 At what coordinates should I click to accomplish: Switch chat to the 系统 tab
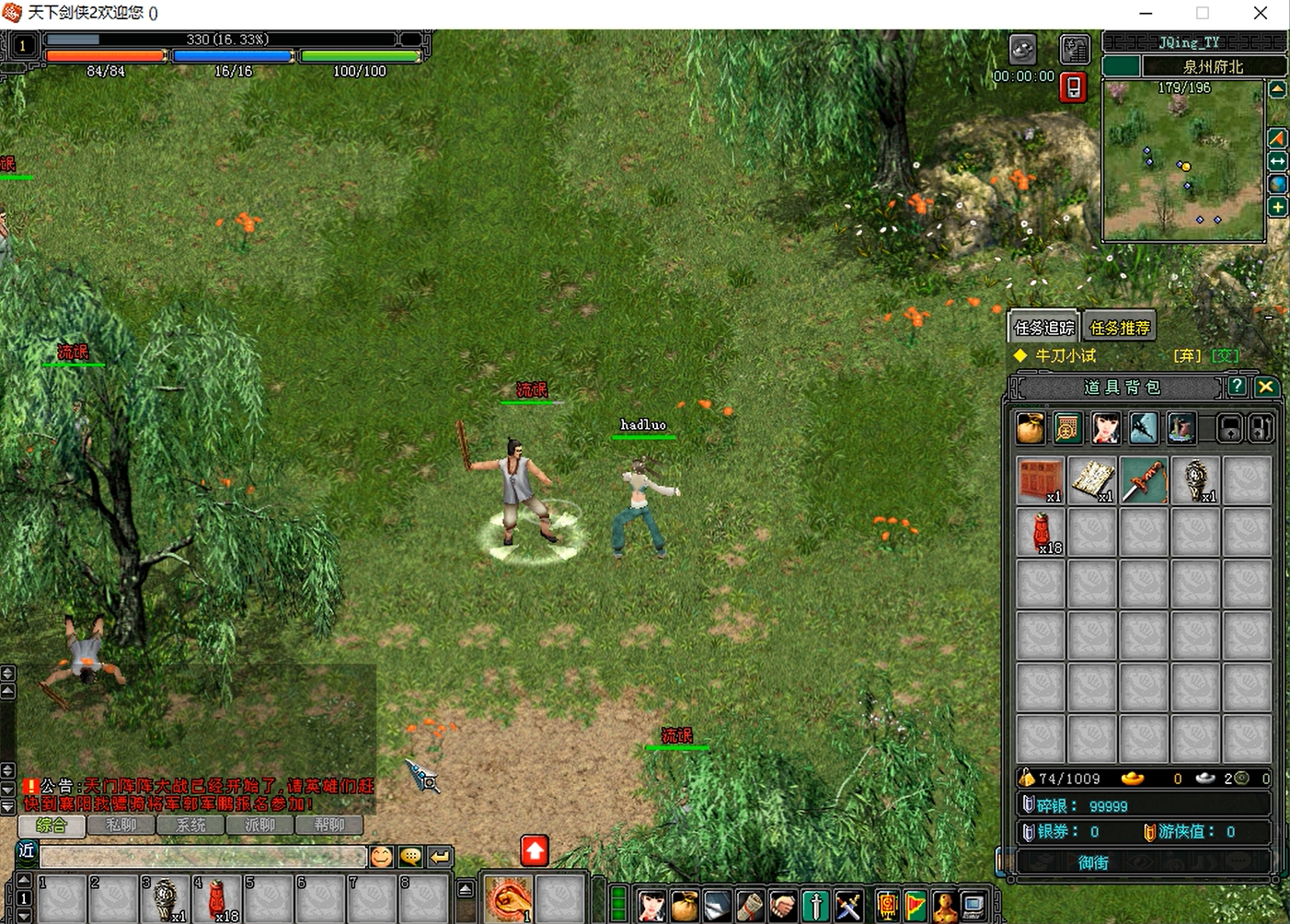[190, 826]
